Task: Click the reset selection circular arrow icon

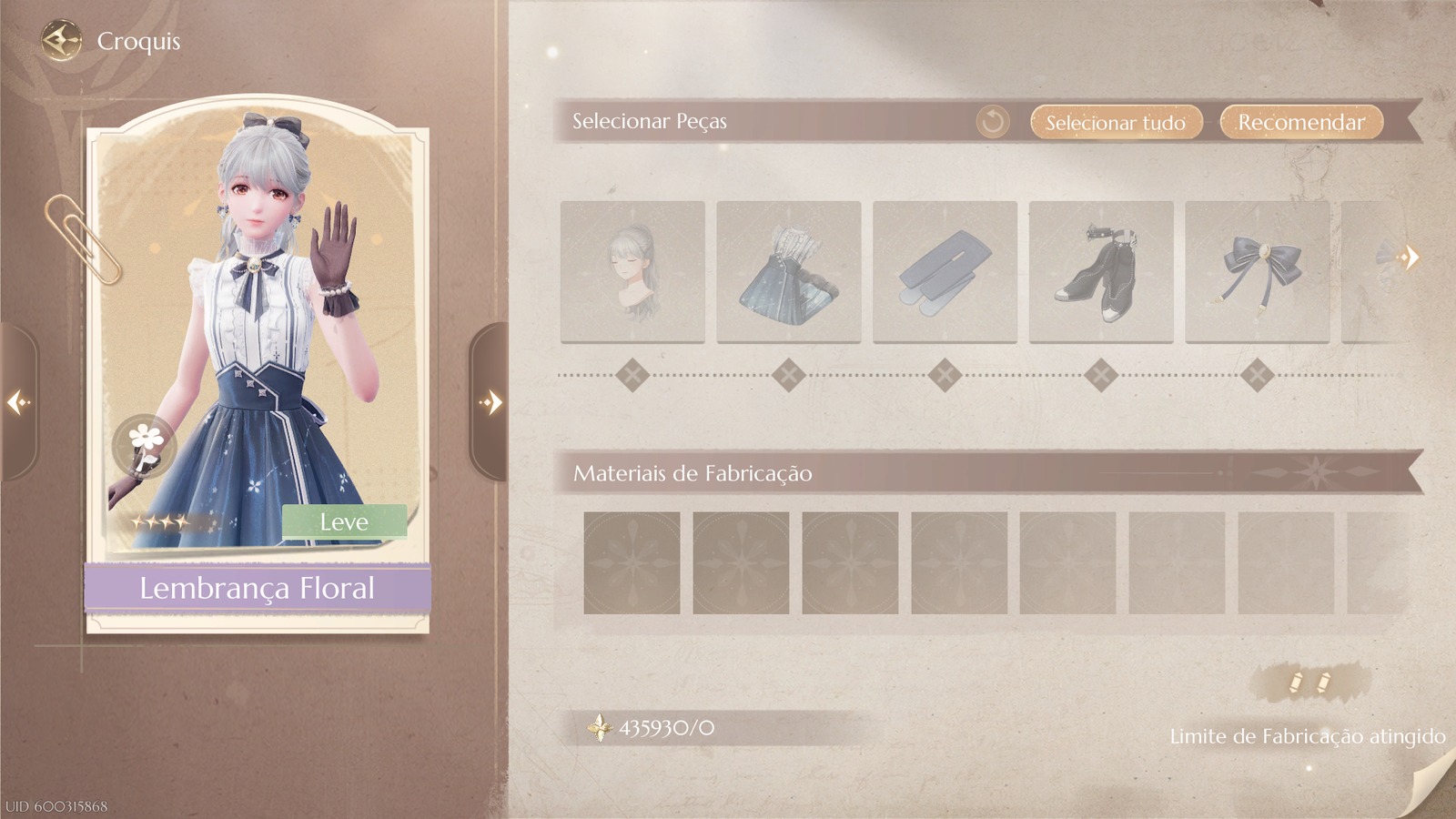Action: pyautogui.click(x=992, y=121)
